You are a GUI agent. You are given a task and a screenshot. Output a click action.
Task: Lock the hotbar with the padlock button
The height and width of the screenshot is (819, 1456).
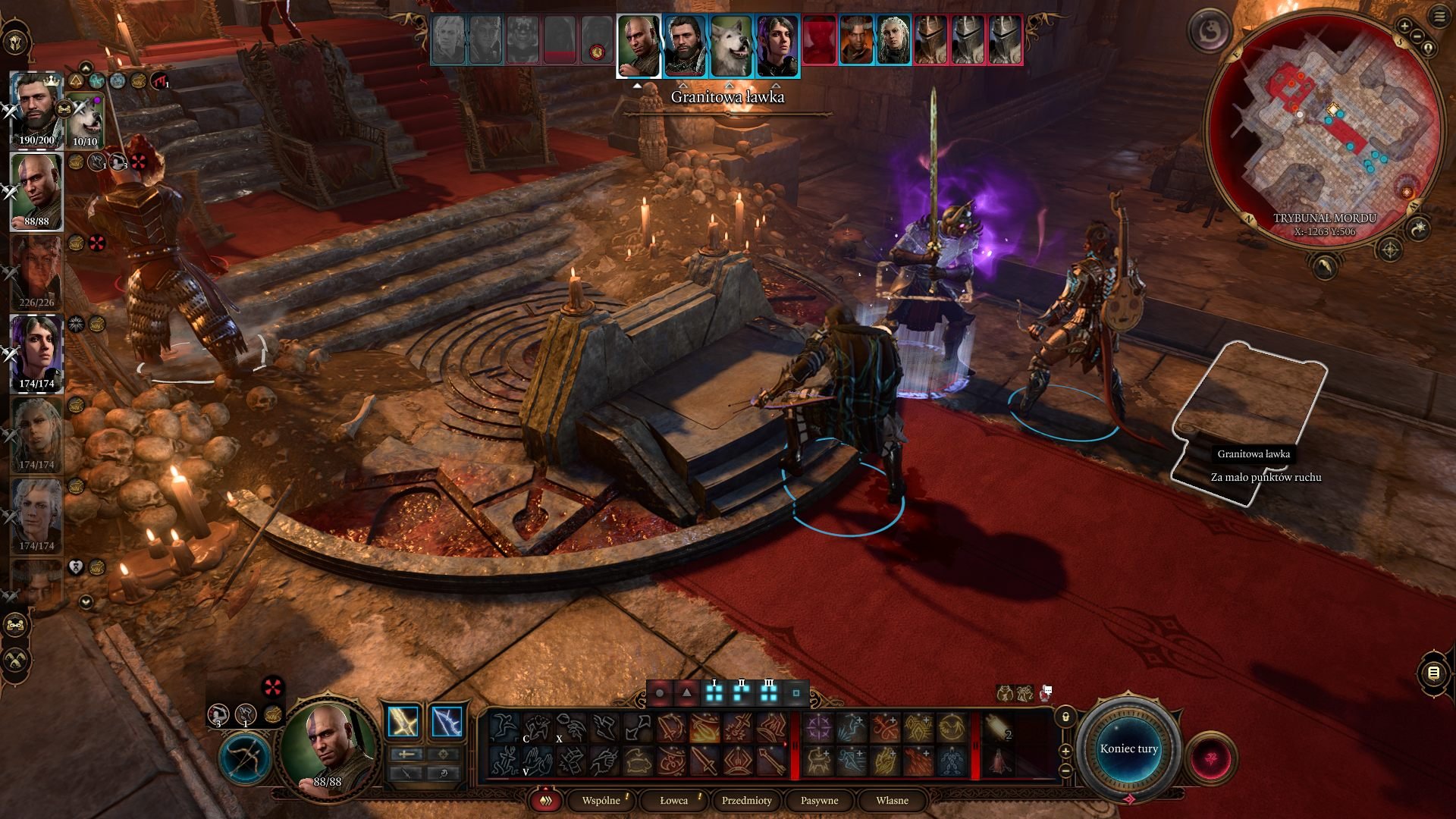pos(1065,717)
